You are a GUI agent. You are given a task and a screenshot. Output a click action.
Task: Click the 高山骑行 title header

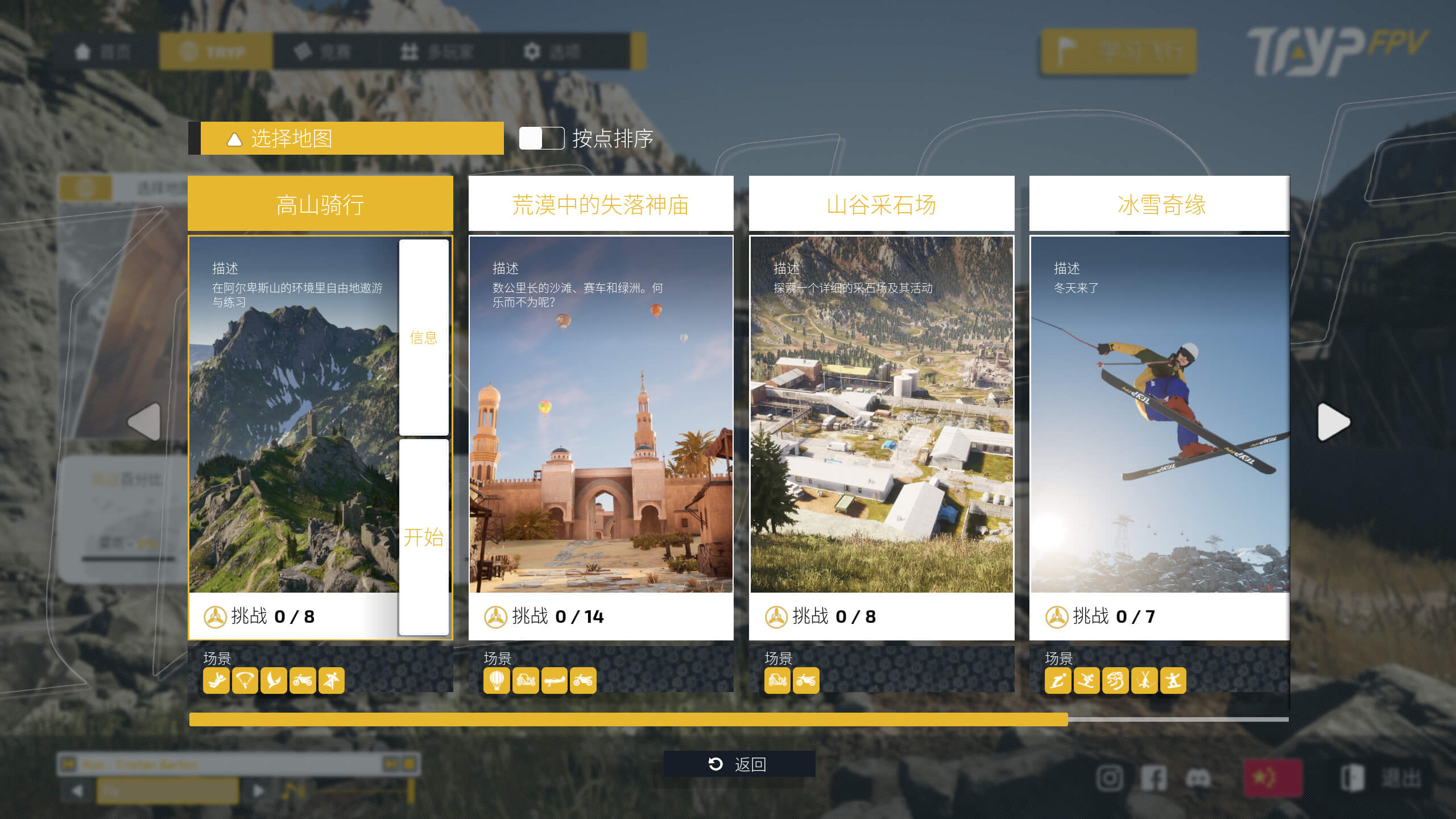click(320, 204)
